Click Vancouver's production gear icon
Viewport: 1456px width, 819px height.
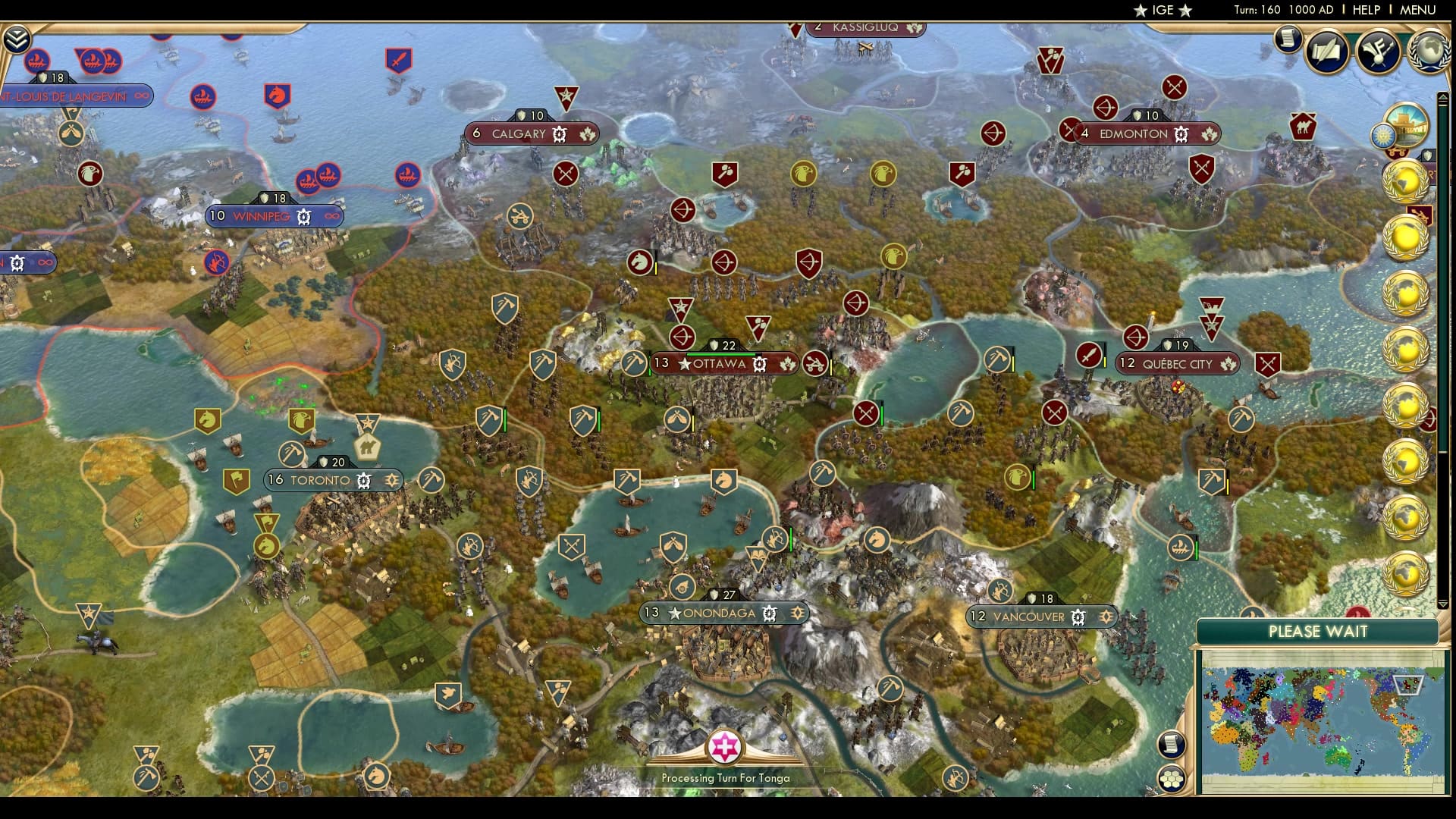point(1076,617)
